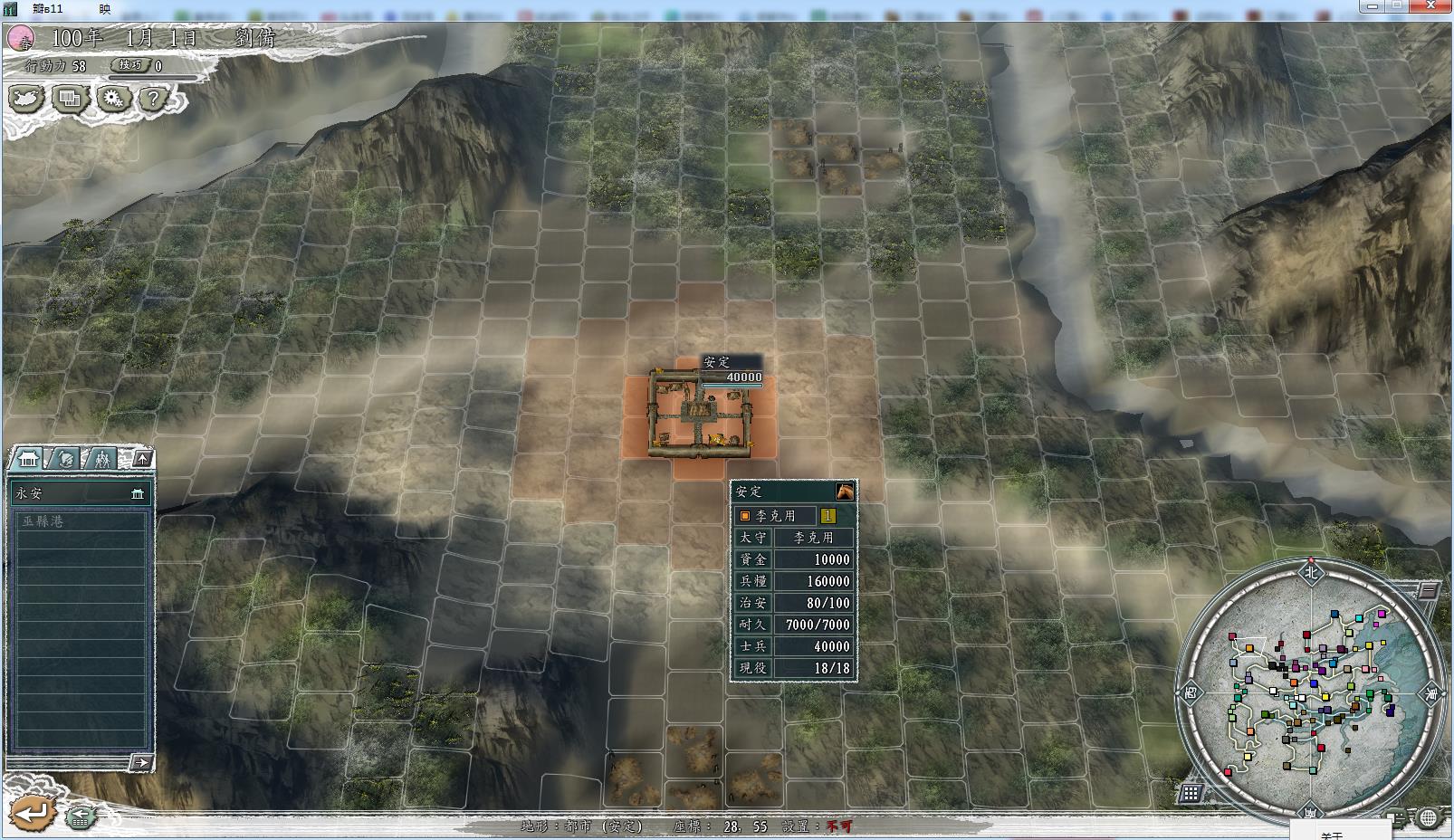Select 永安 in the city list

78,493
